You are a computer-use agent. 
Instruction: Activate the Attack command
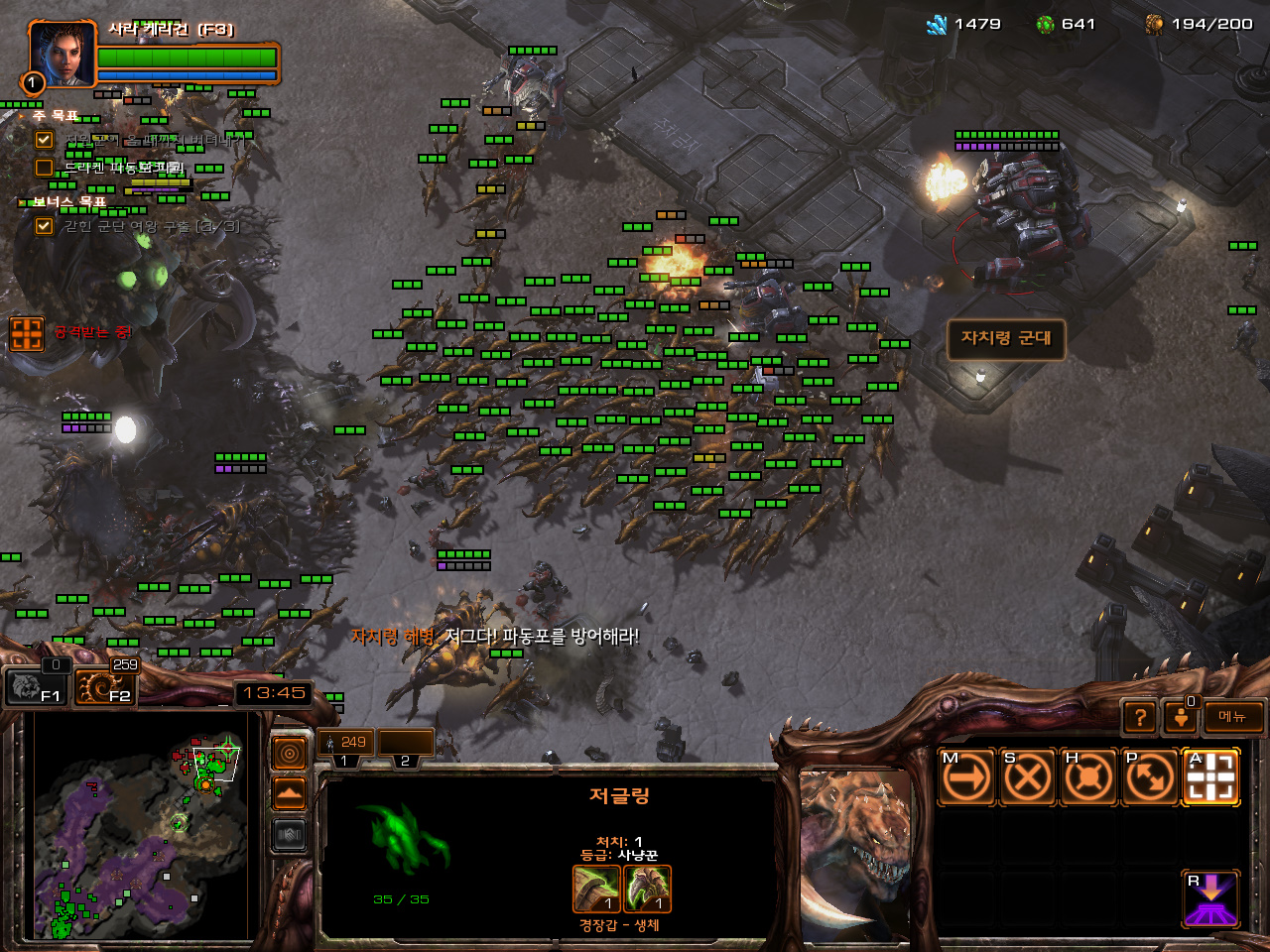[x=1210, y=777]
